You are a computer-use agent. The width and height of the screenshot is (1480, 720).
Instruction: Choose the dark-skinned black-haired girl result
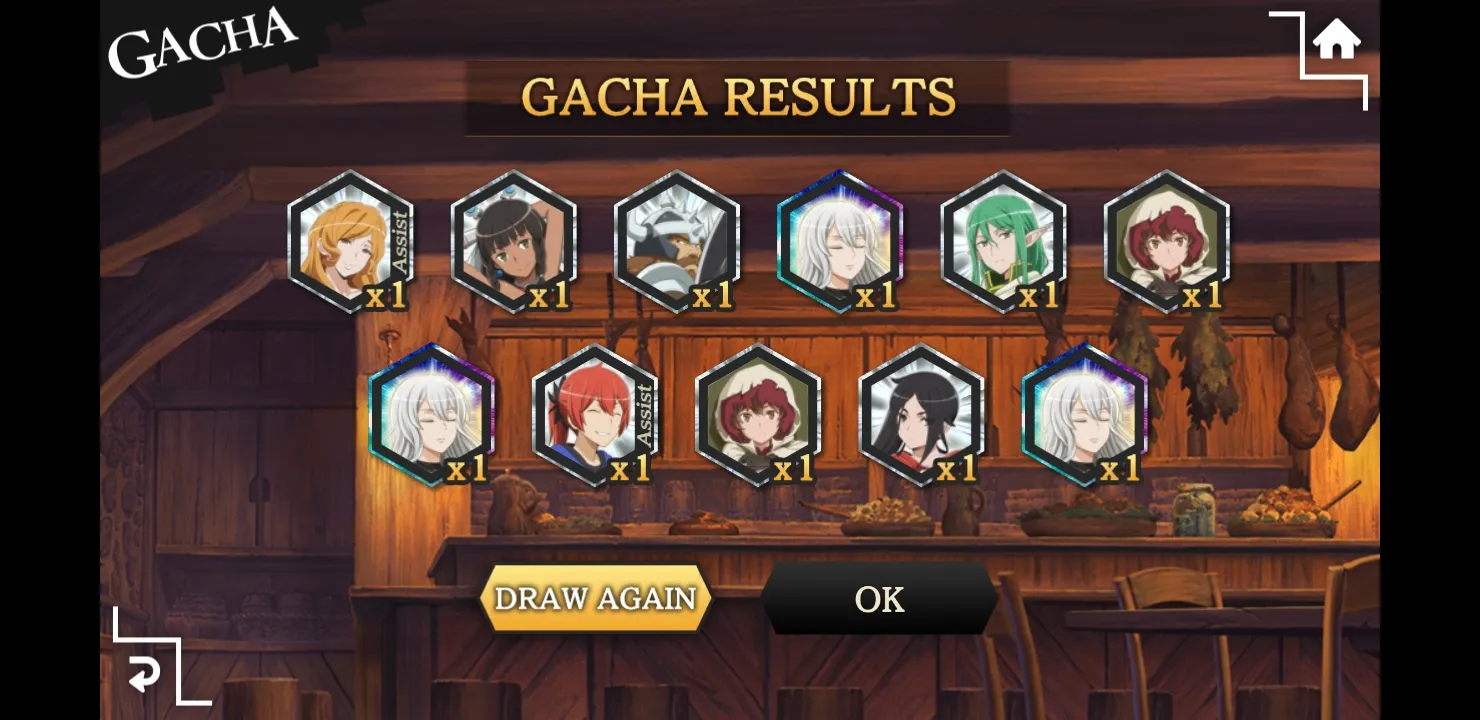(x=513, y=242)
